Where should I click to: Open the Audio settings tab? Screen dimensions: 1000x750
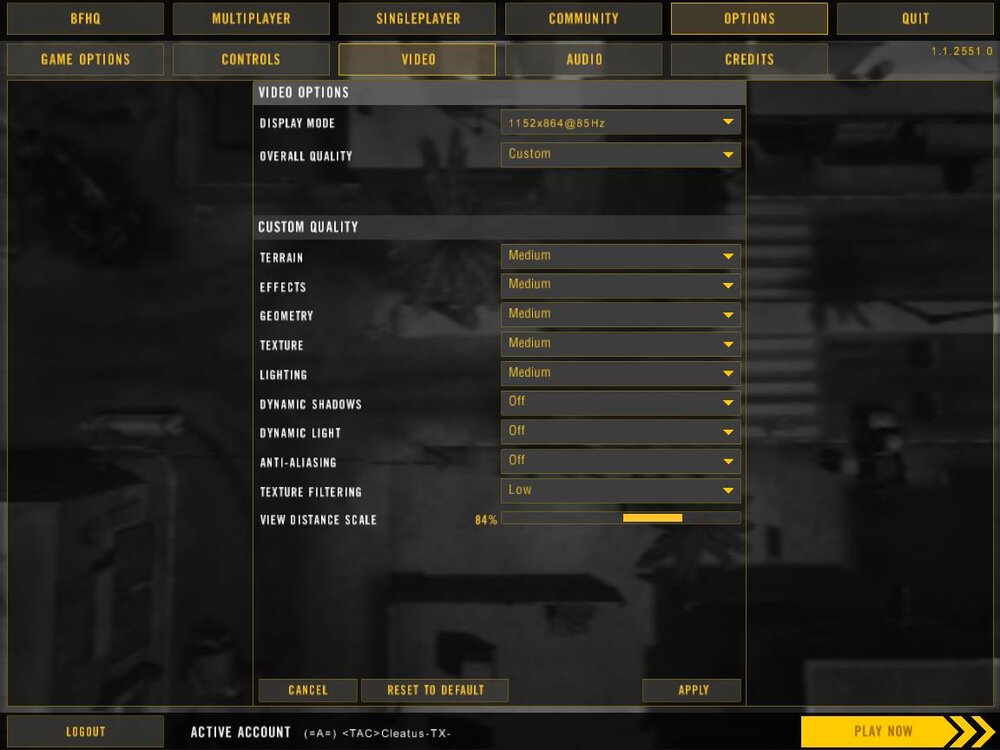pos(583,59)
